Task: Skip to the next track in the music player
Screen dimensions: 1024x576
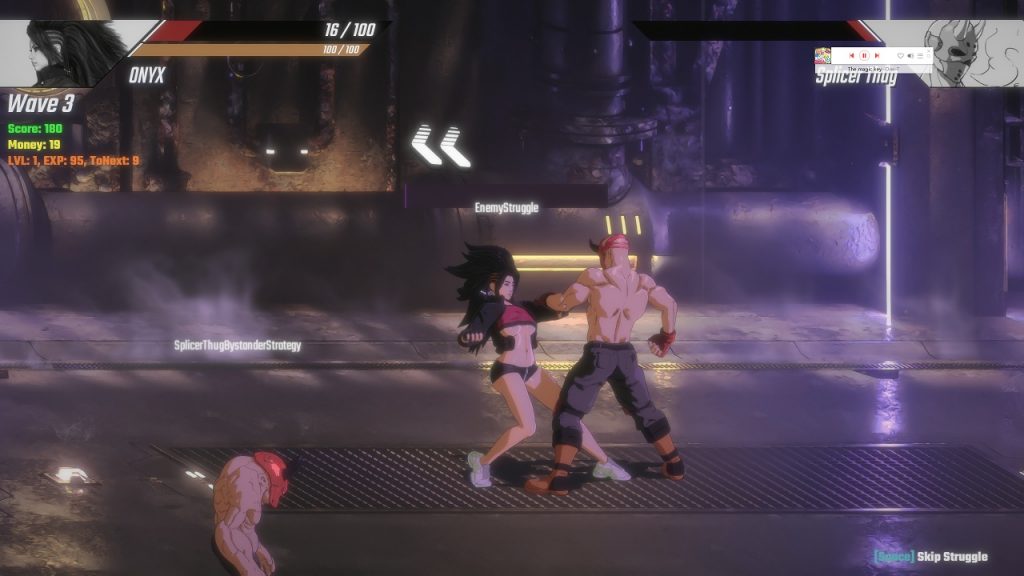Action: (877, 55)
